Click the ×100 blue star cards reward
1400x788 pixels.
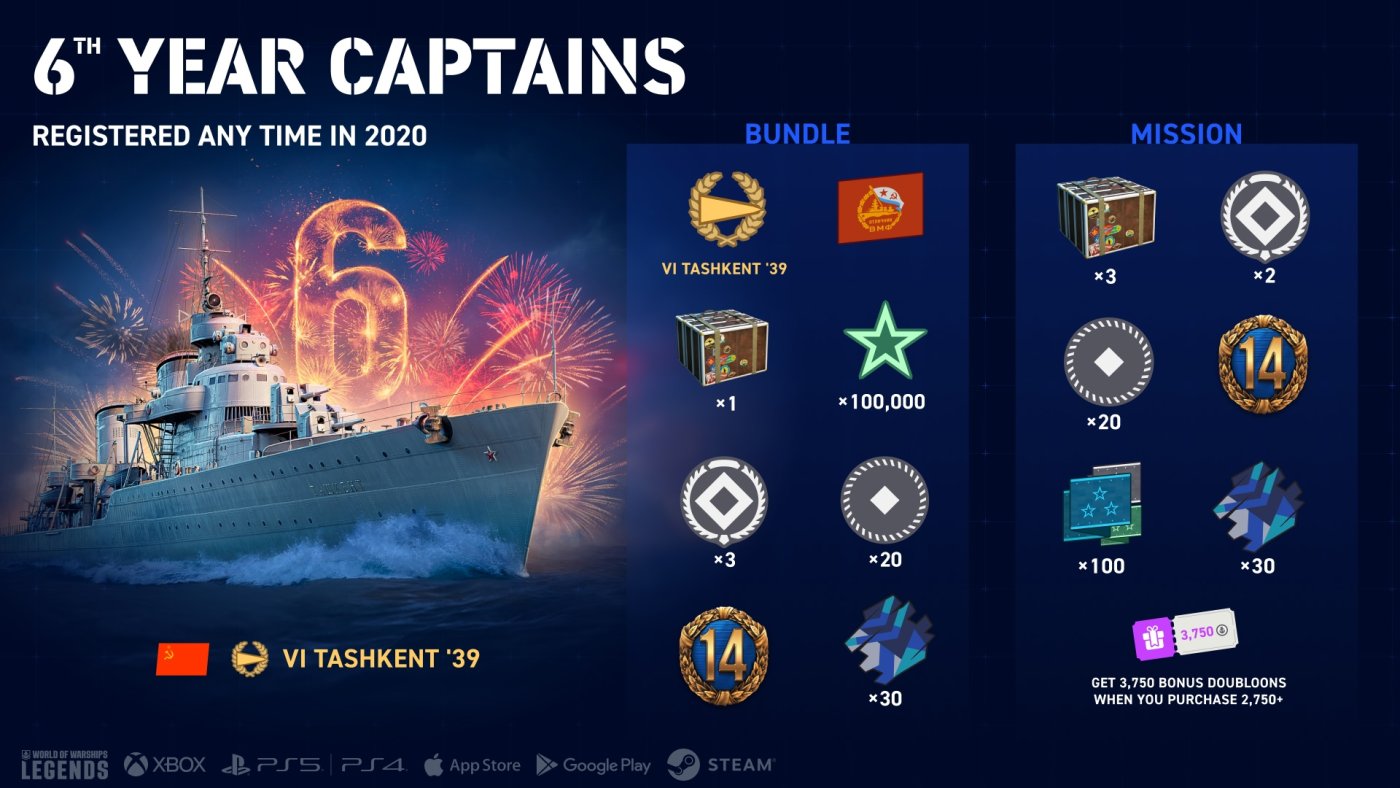(1104, 505)
